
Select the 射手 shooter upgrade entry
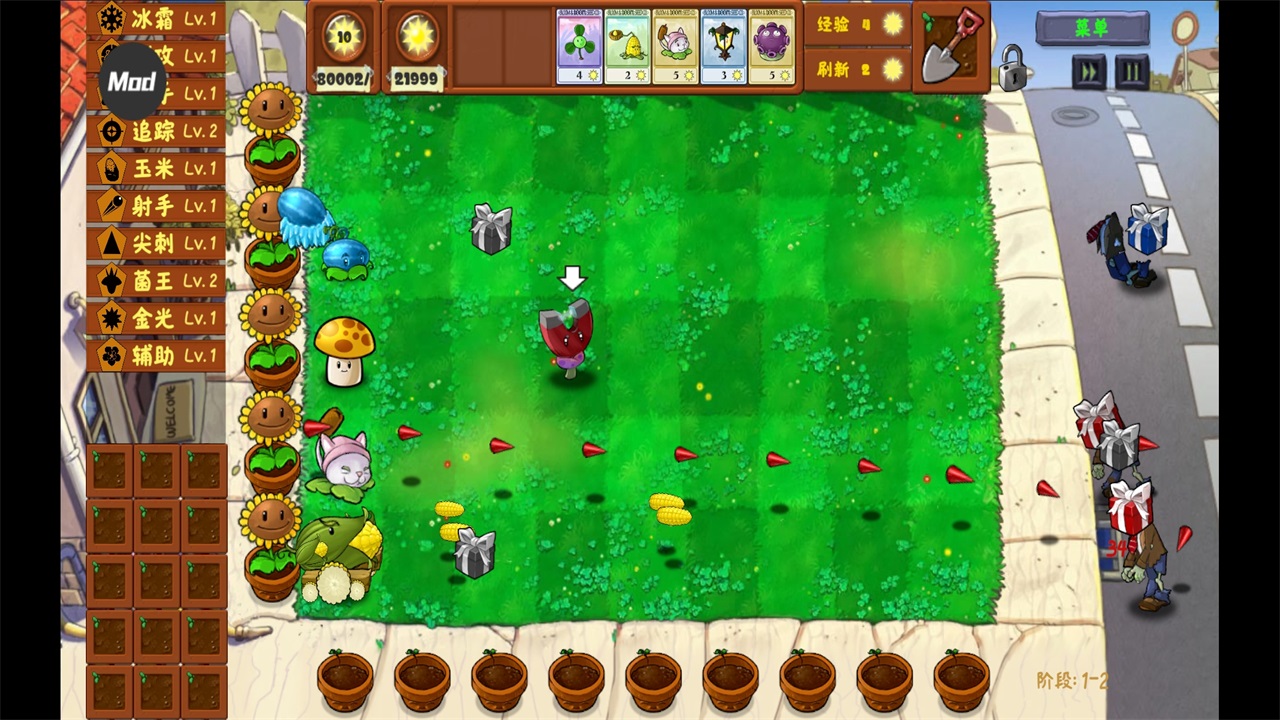(x=155, y=206)
